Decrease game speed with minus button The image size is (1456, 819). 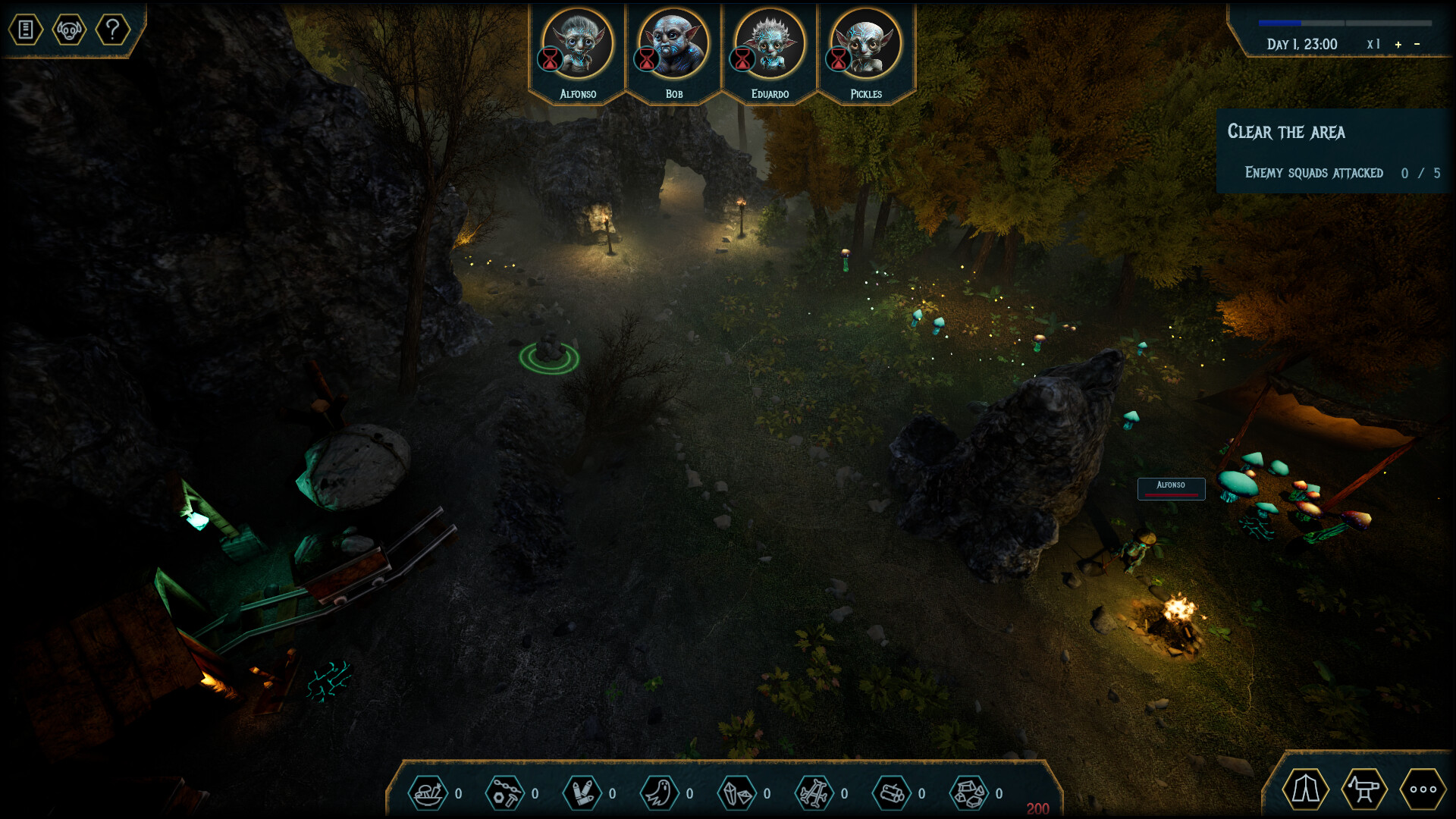click(x=1417, y=45)
